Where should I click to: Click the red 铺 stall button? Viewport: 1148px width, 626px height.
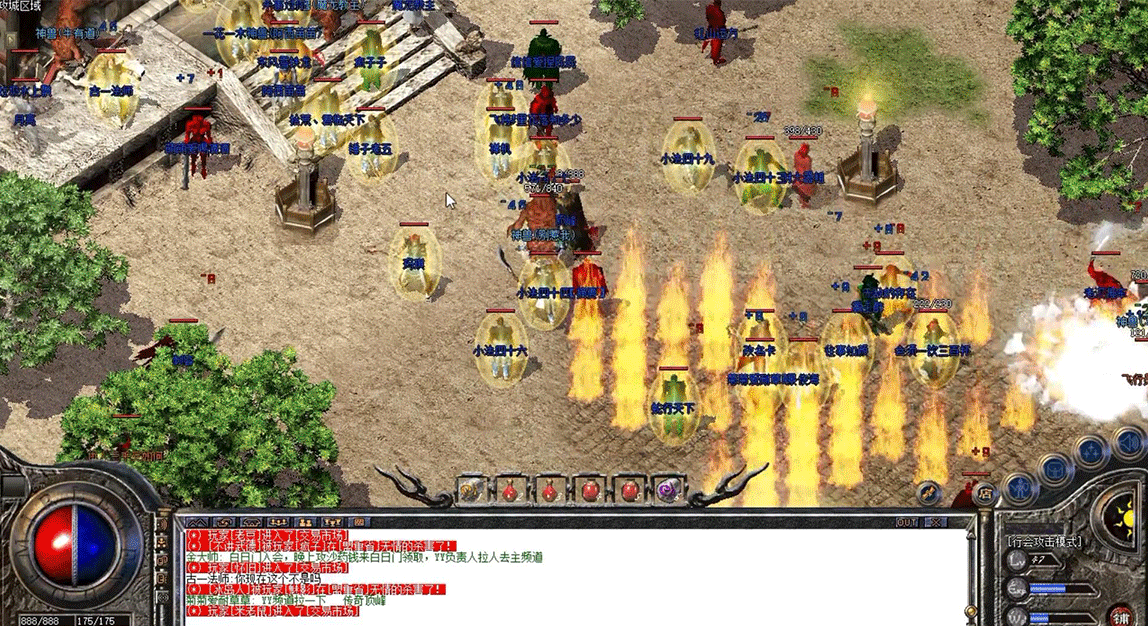[x=1122, y=616]
